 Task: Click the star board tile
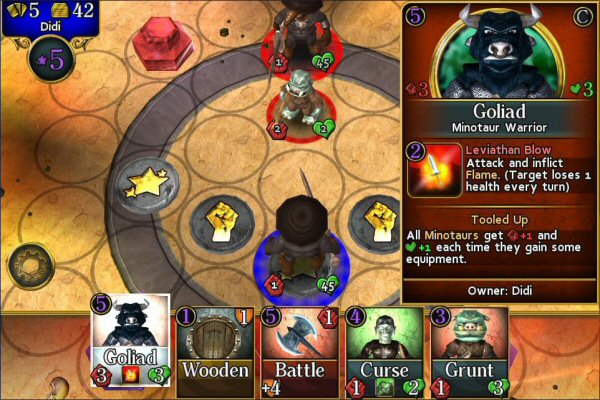(x=146, y=183)
